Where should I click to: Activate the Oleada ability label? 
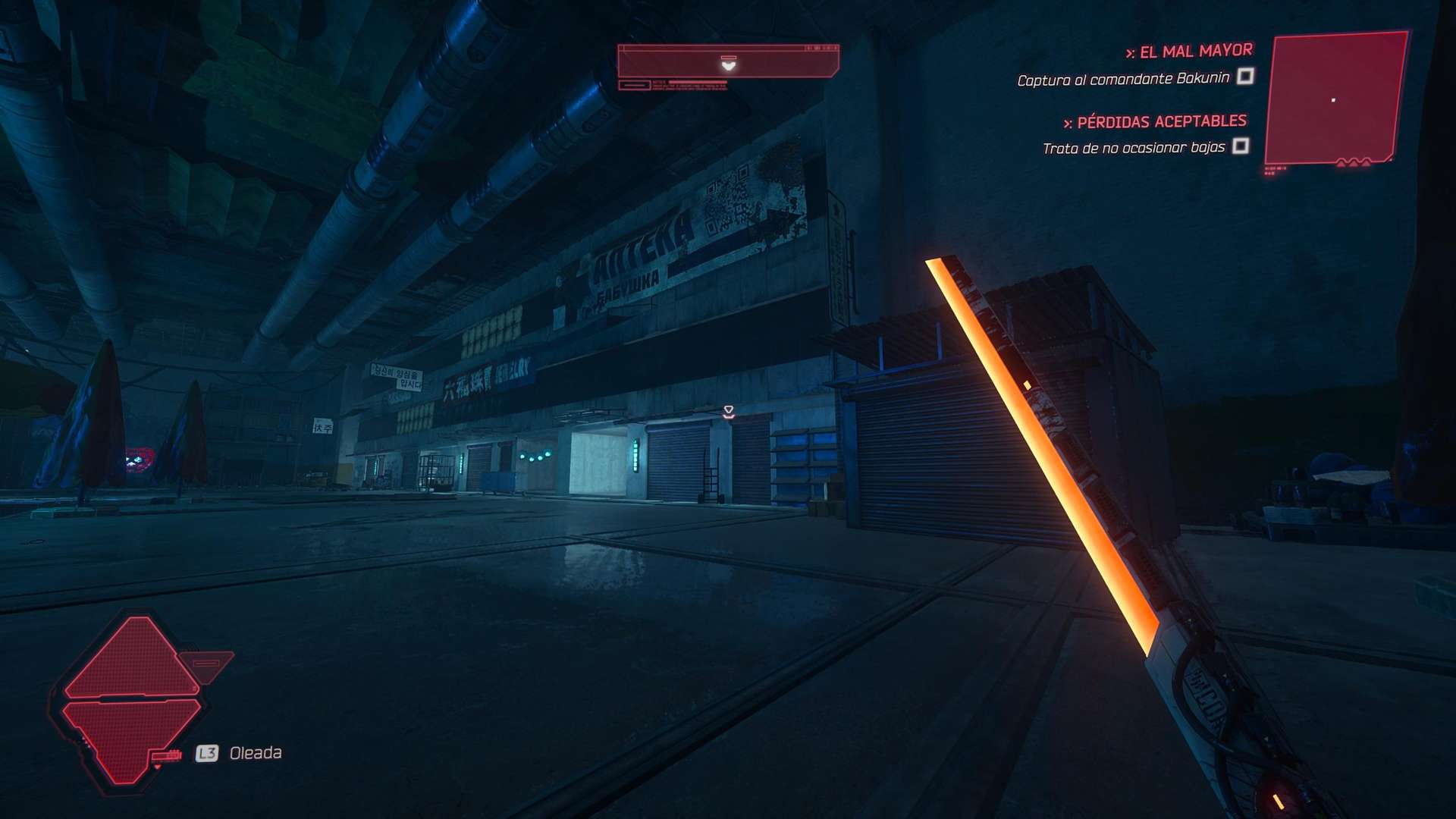pos(256,753)
